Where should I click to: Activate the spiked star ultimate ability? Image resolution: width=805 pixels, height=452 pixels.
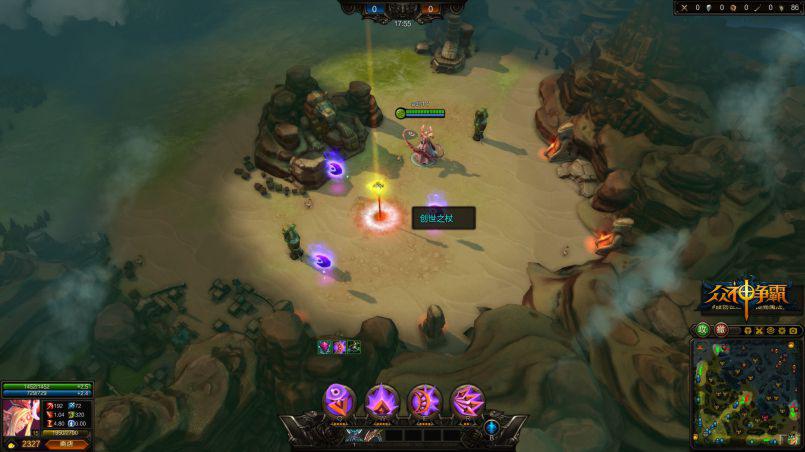[467, 400]
